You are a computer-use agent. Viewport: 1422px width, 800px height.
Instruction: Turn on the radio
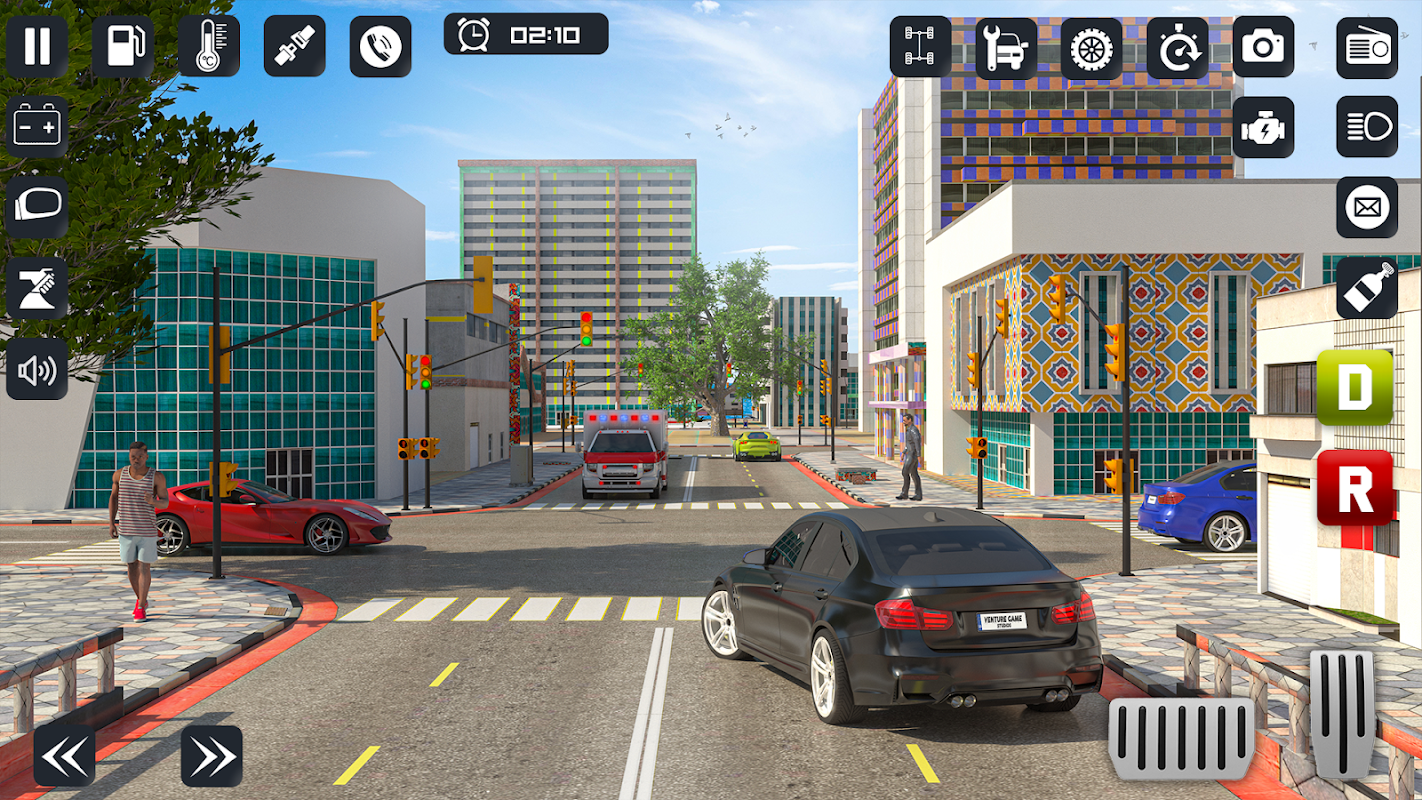click(1367, 47)
